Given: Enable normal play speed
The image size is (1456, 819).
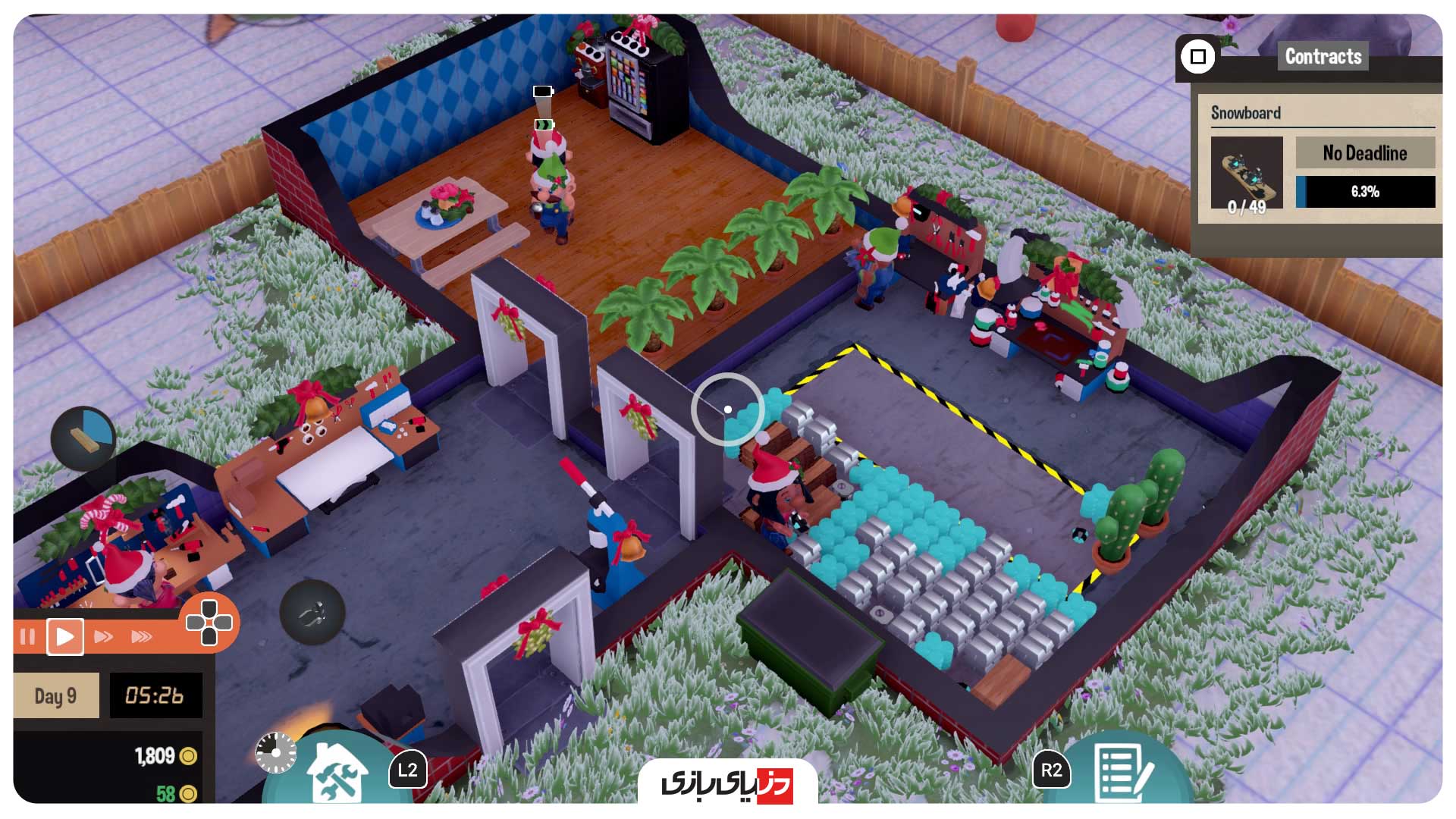Looking at the screenshot, I should tap(67, 637).
